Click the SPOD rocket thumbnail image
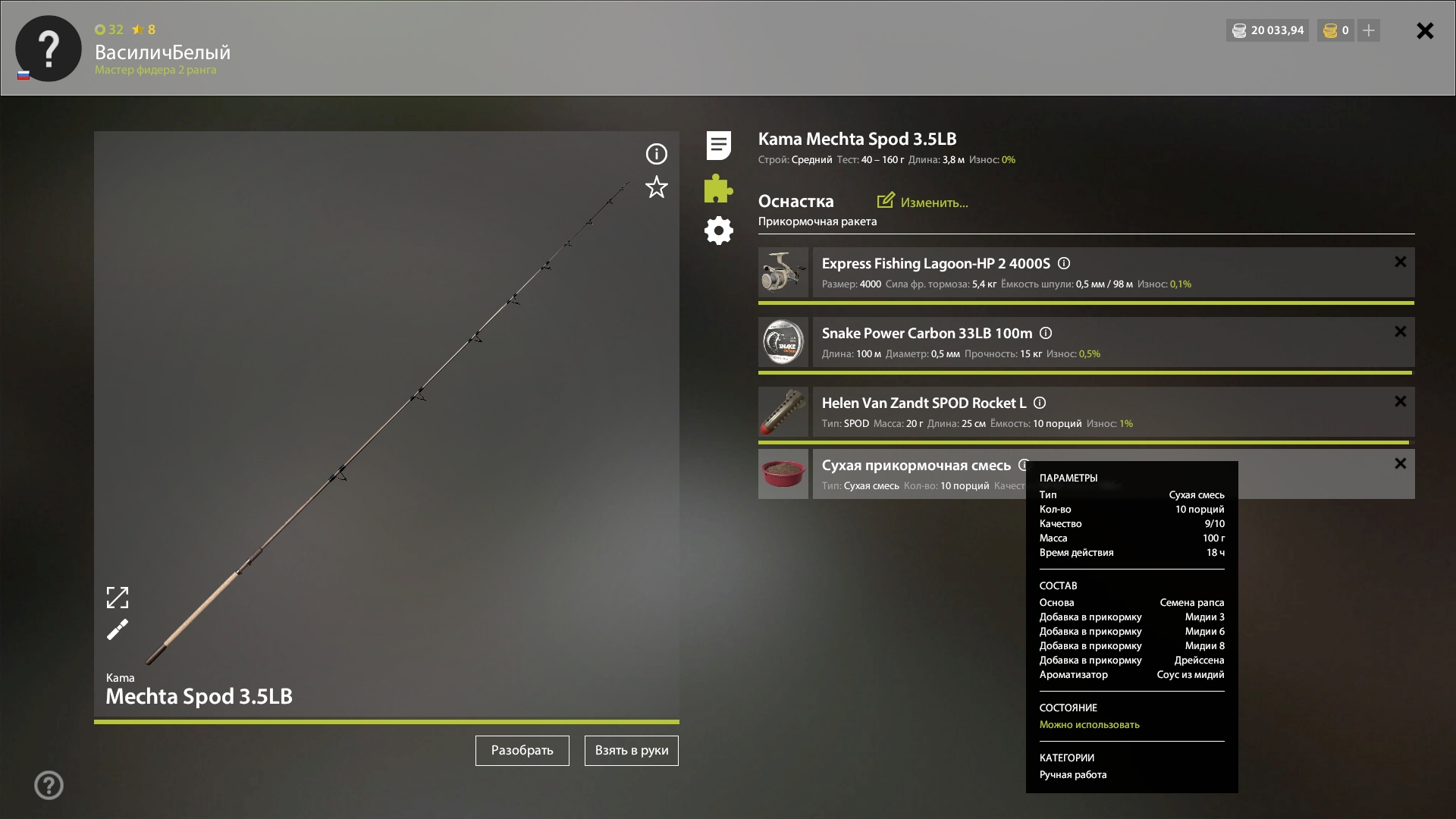Screen dimensions: 1456x819 point(783,413)
